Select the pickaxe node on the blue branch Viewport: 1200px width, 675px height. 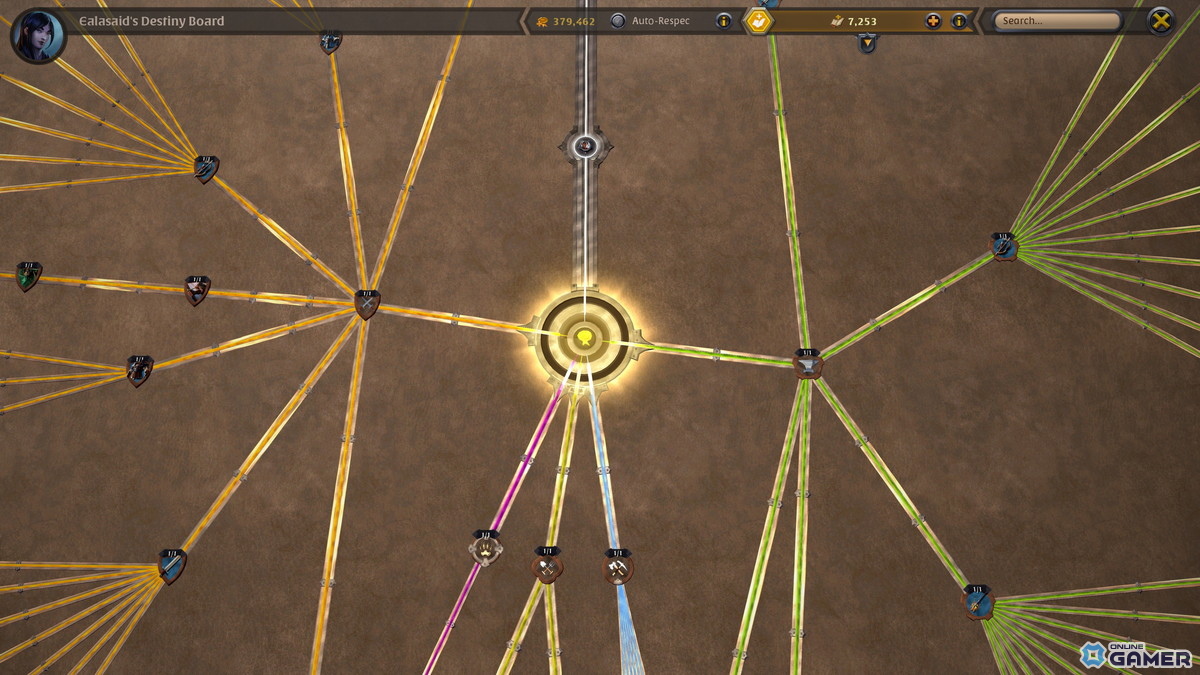(617, 568)
